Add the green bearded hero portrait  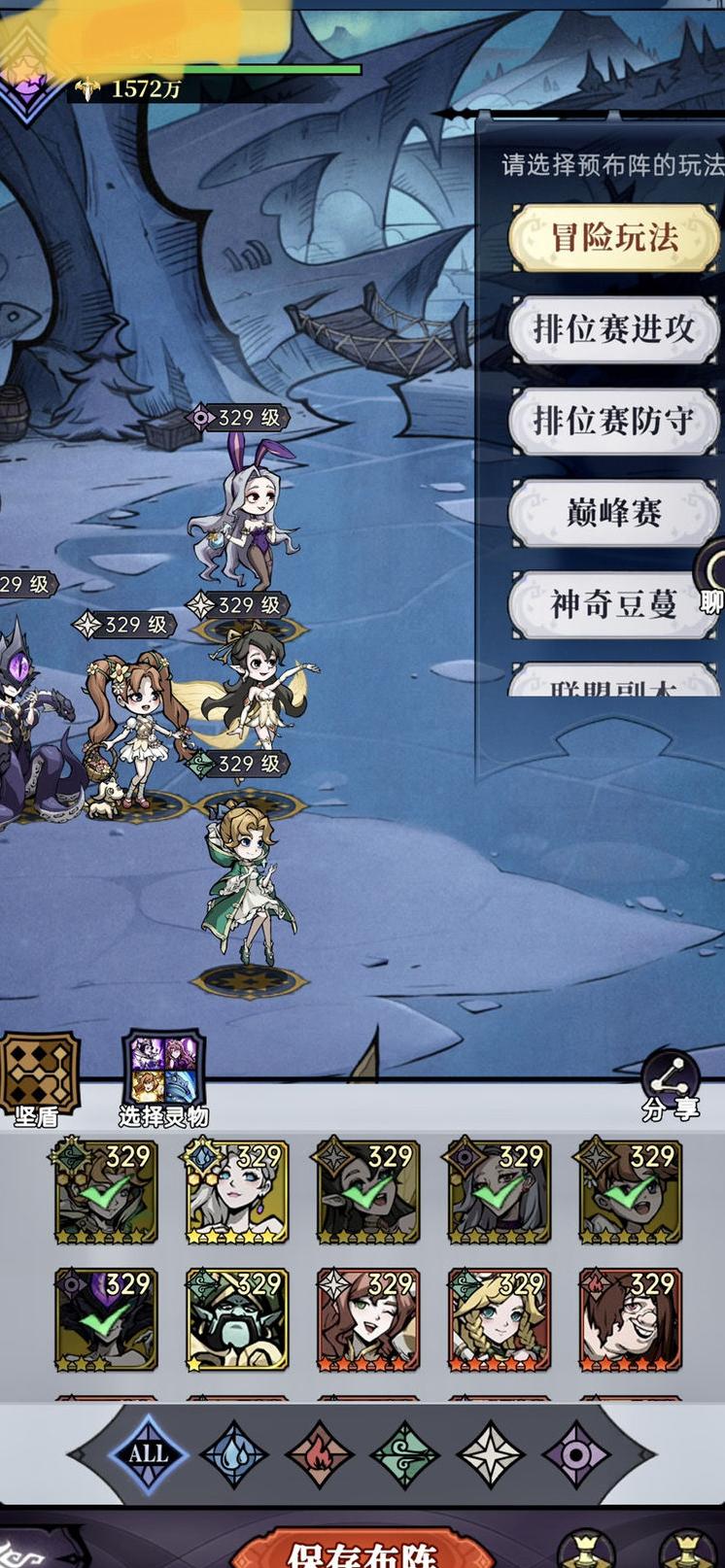point(236,1319)
